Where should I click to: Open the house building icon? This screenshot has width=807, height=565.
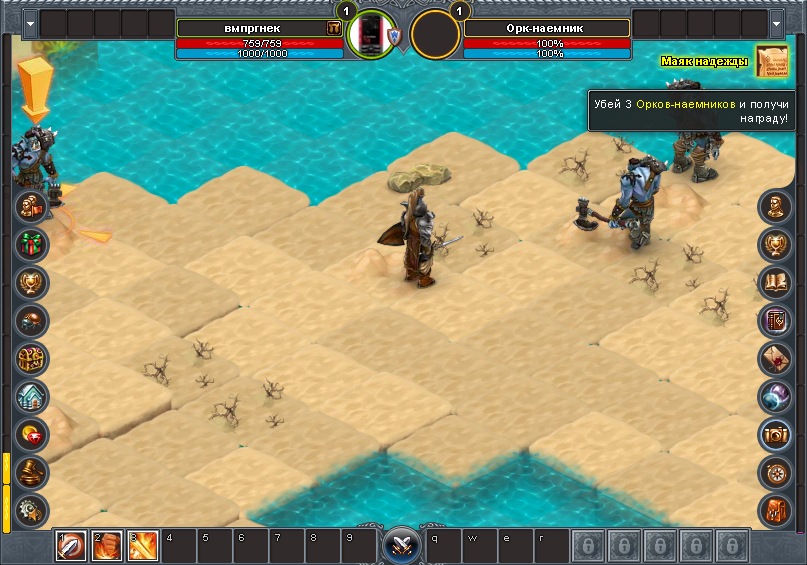[x=33, y=396]
